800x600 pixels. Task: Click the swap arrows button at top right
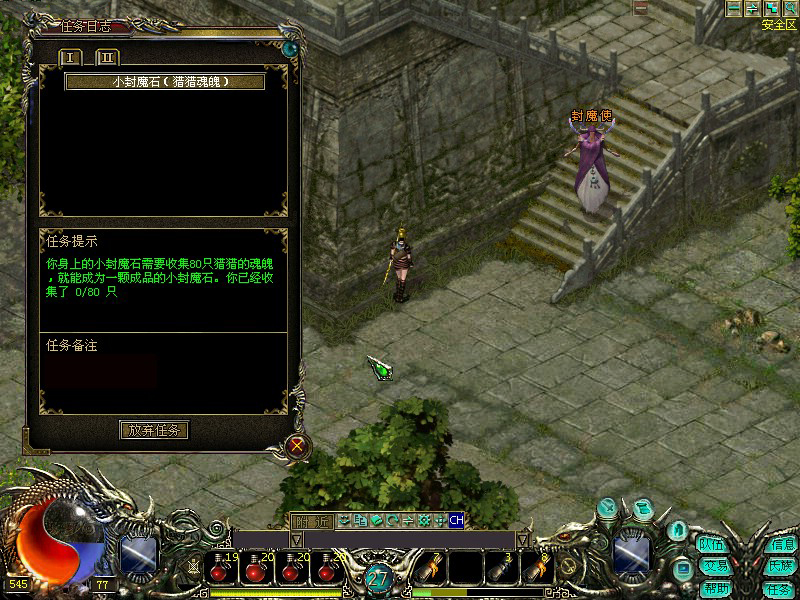click(752, 8)
